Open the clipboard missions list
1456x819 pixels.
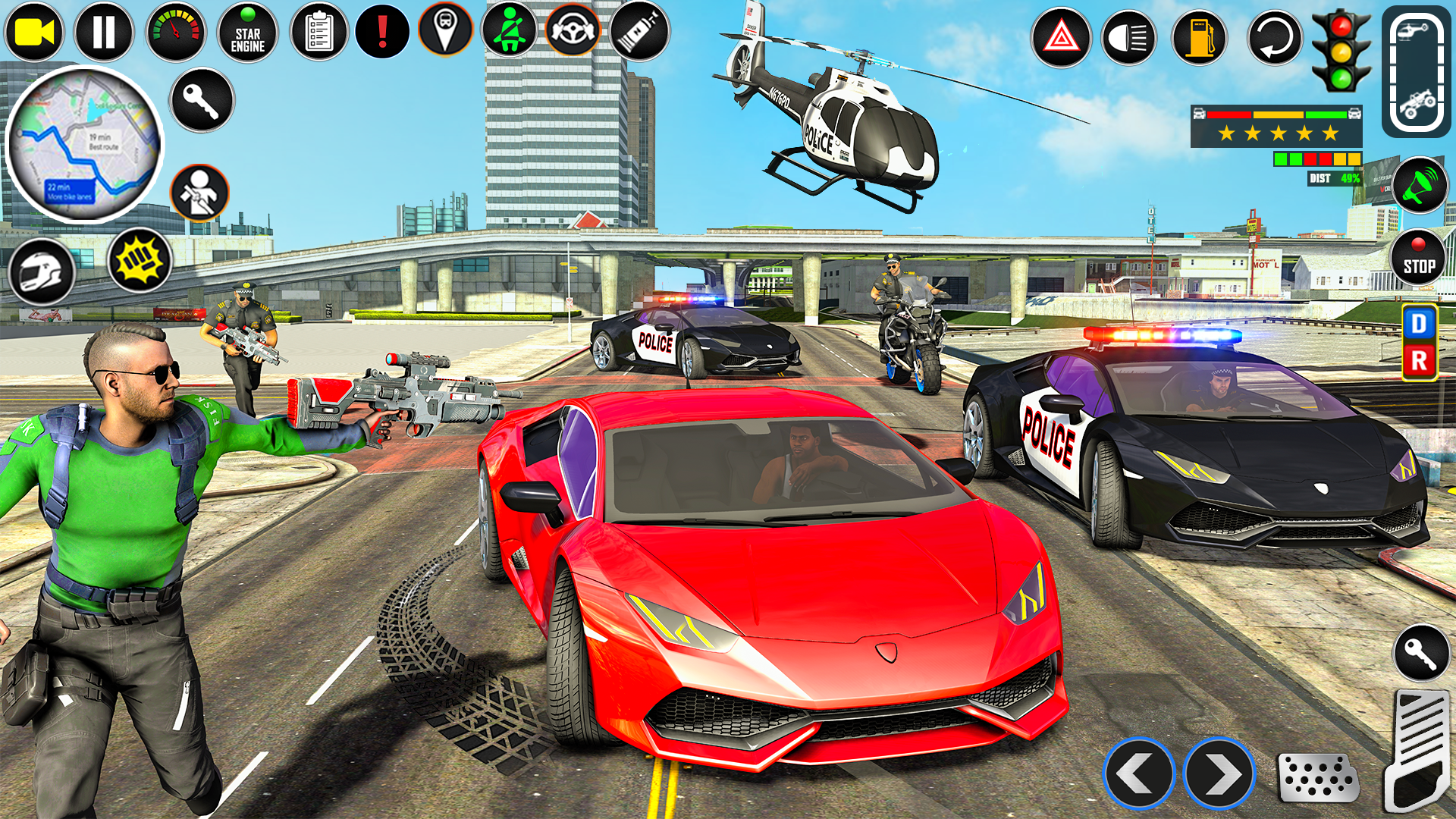pos(318,33)
